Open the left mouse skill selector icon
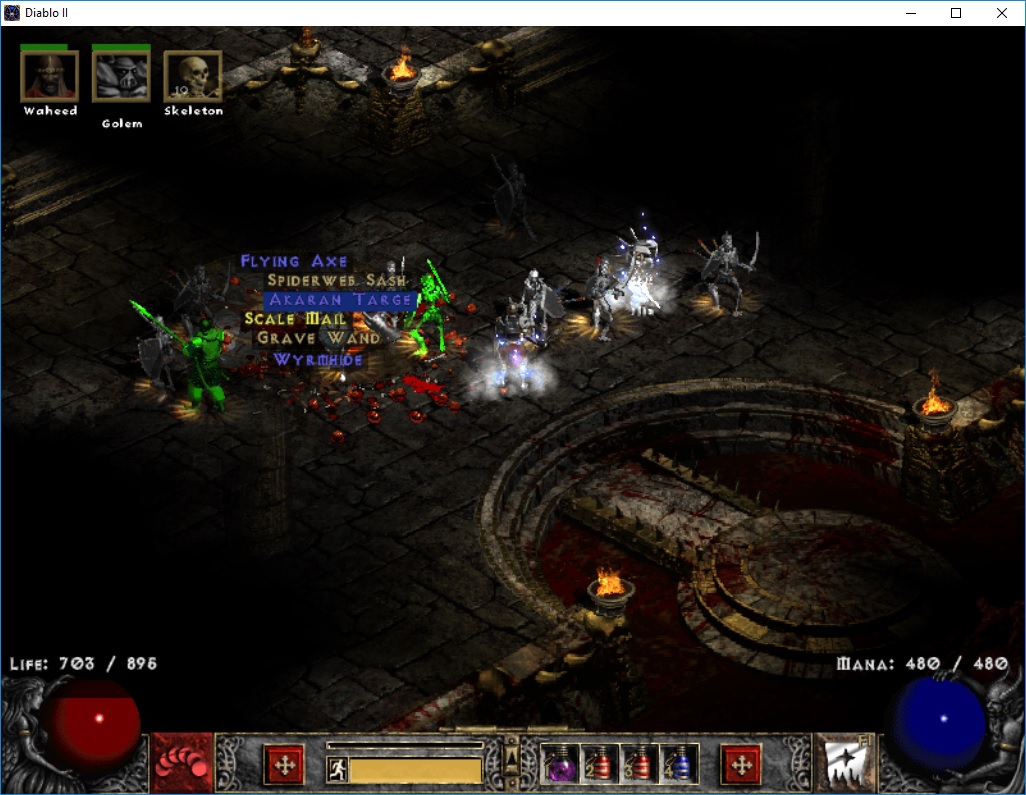 click(181, 763)
